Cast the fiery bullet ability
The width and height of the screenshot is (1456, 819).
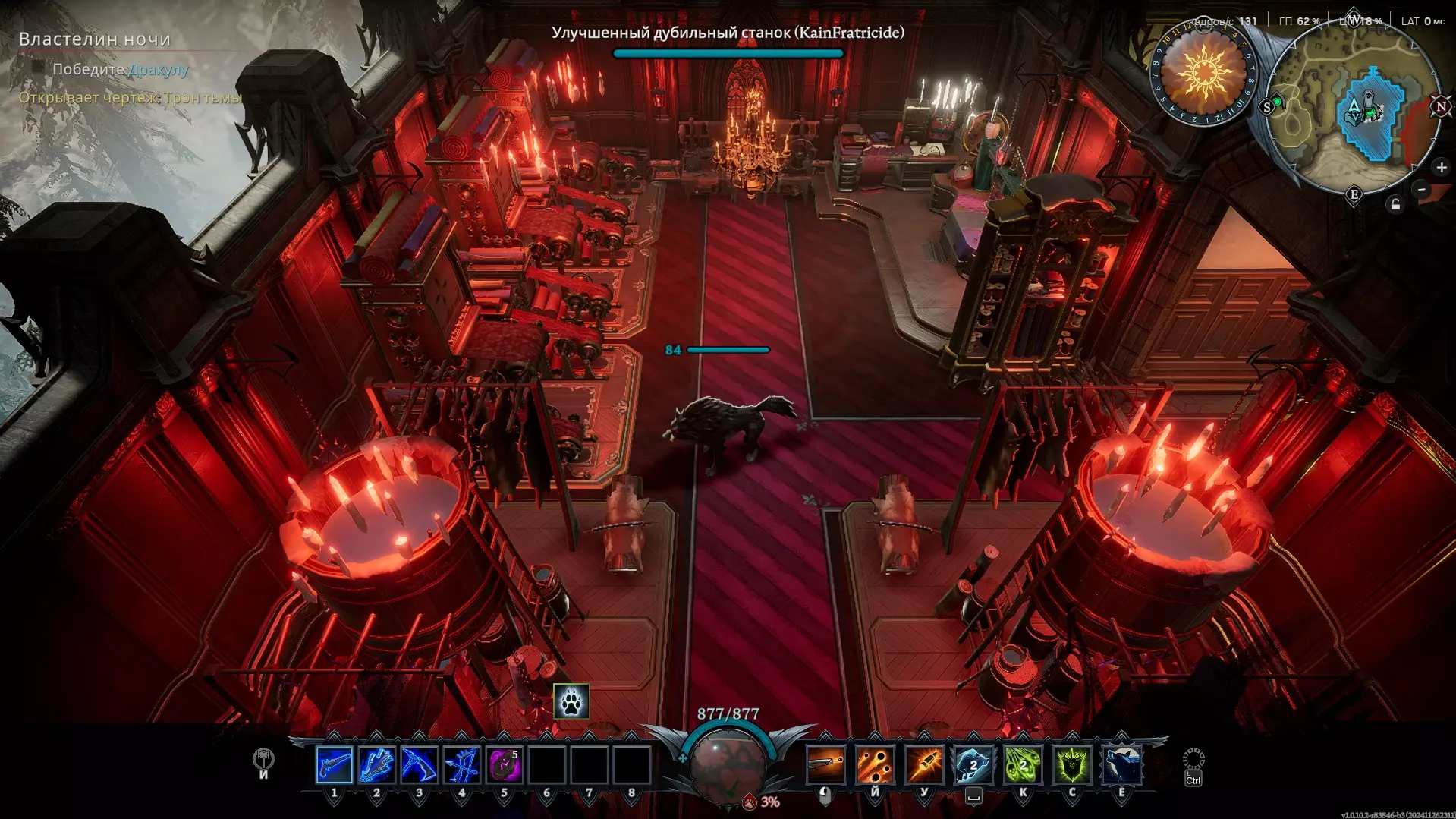coord(924,764)
